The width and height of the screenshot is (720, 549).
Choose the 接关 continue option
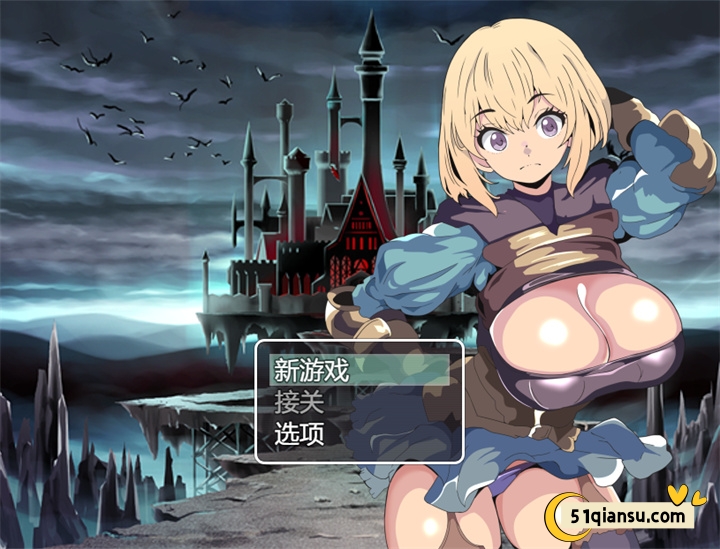click(300, 403)
